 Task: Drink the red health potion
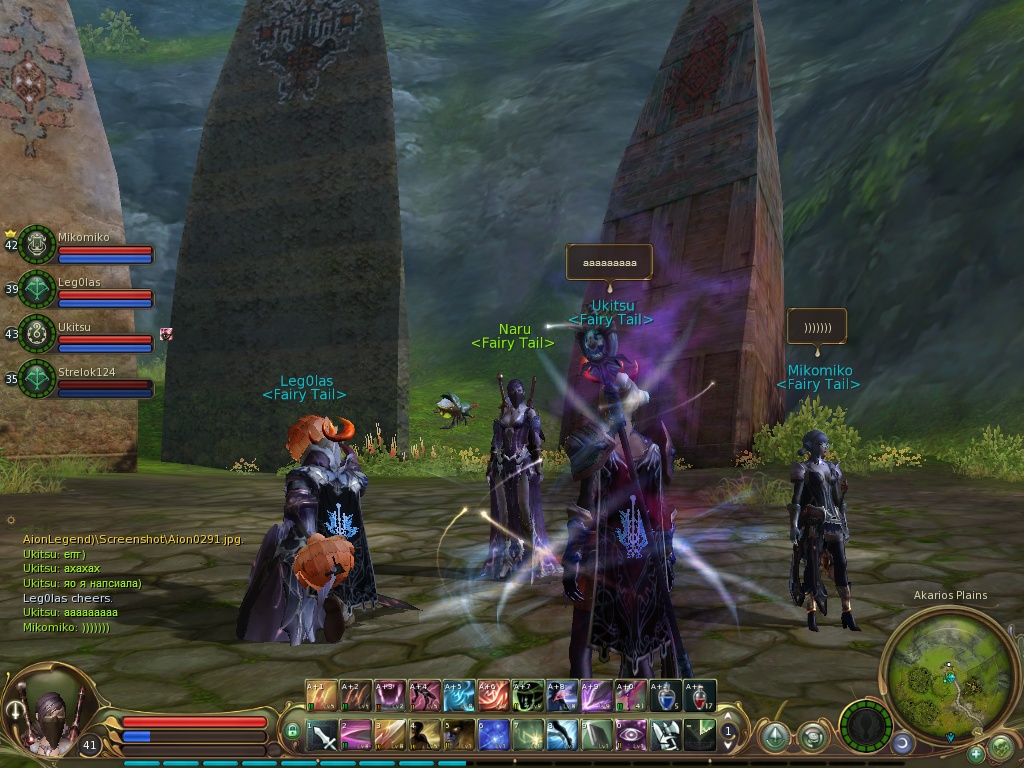pyautogui.click(x=700, y=695)
